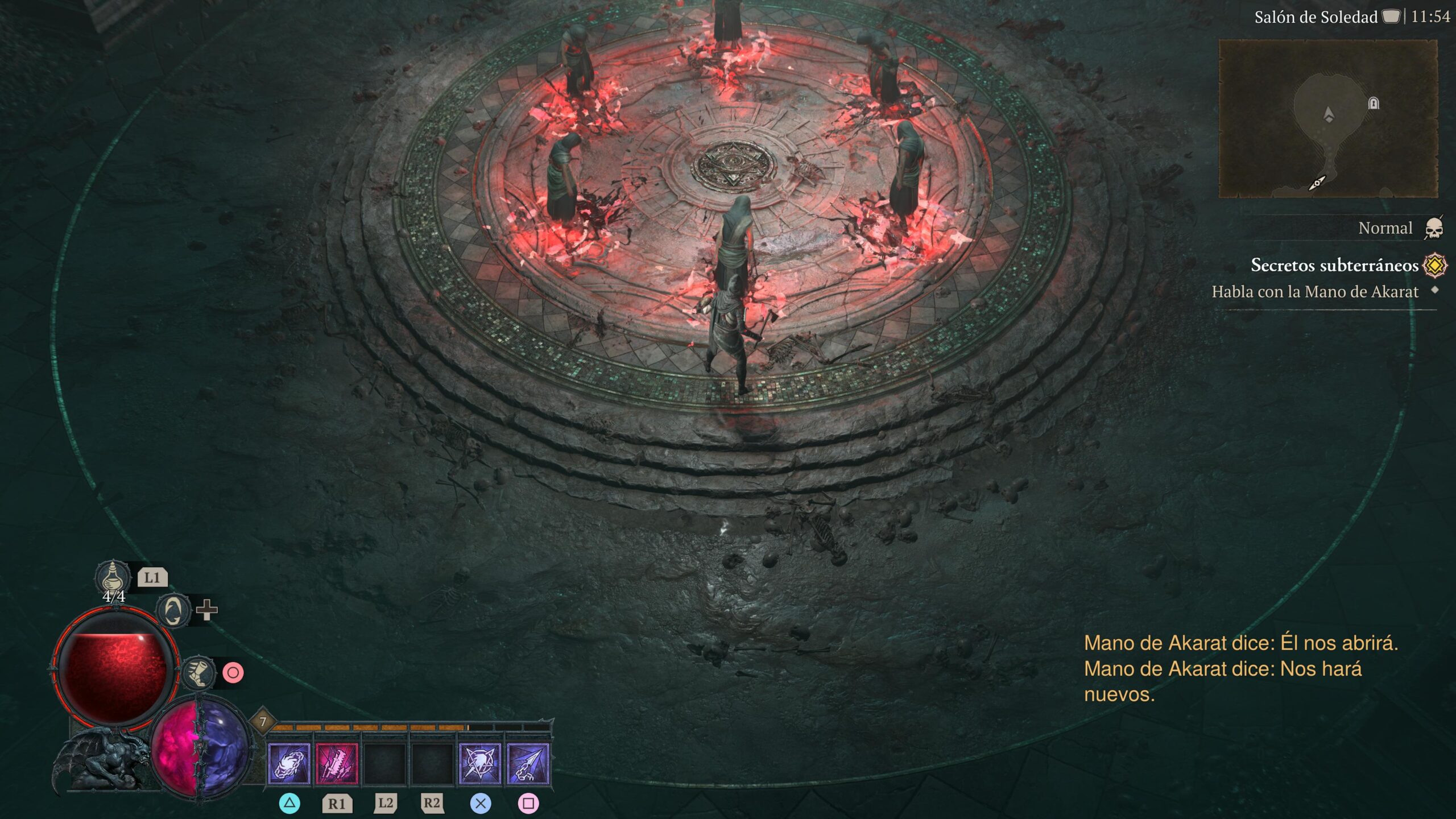Select the locked door marker on minimap
This screenshot has height=819, width=1456.
1374,104
